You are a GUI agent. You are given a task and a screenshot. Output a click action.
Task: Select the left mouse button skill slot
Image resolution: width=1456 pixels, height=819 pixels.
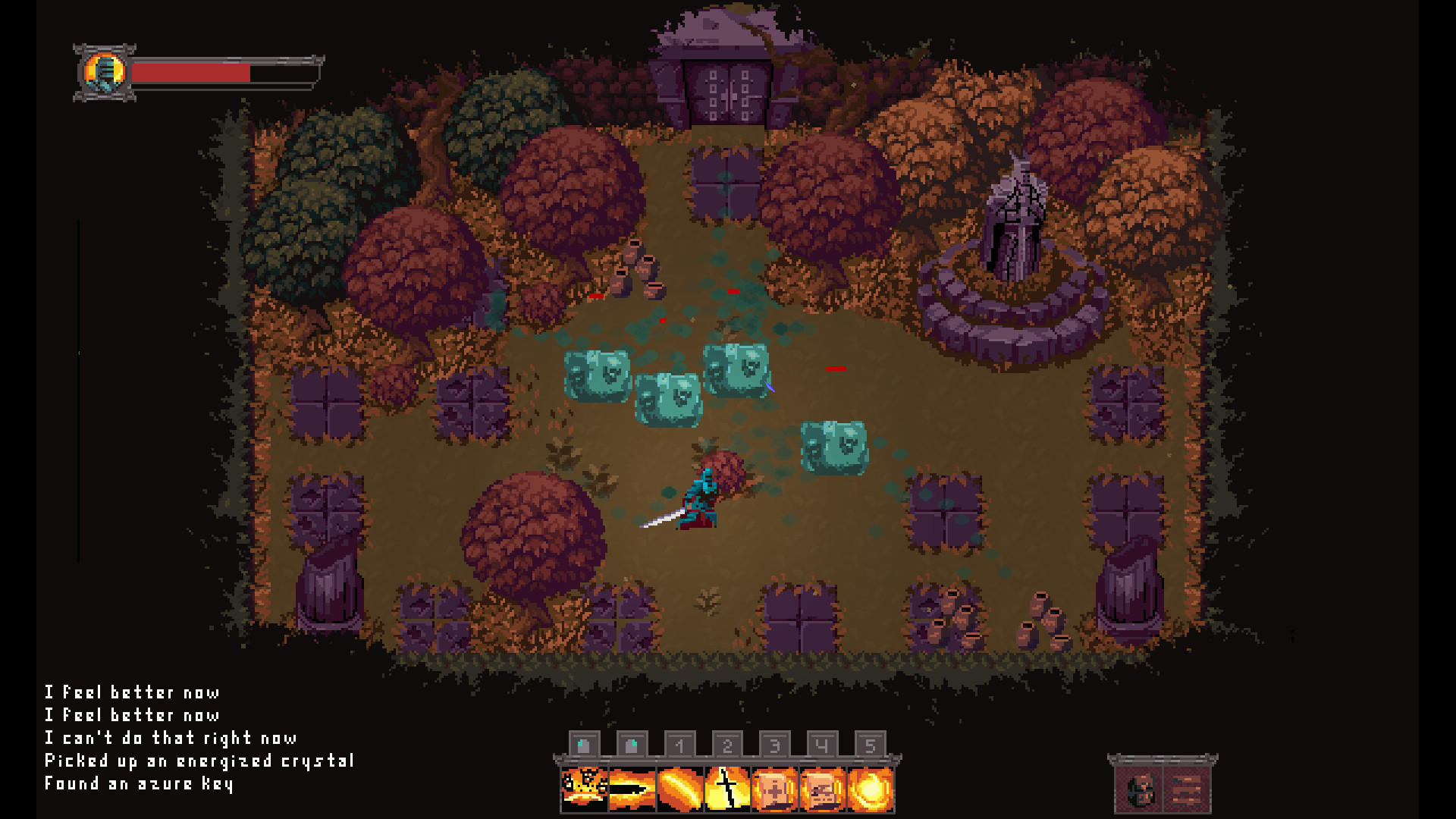(x=585, y=745)
